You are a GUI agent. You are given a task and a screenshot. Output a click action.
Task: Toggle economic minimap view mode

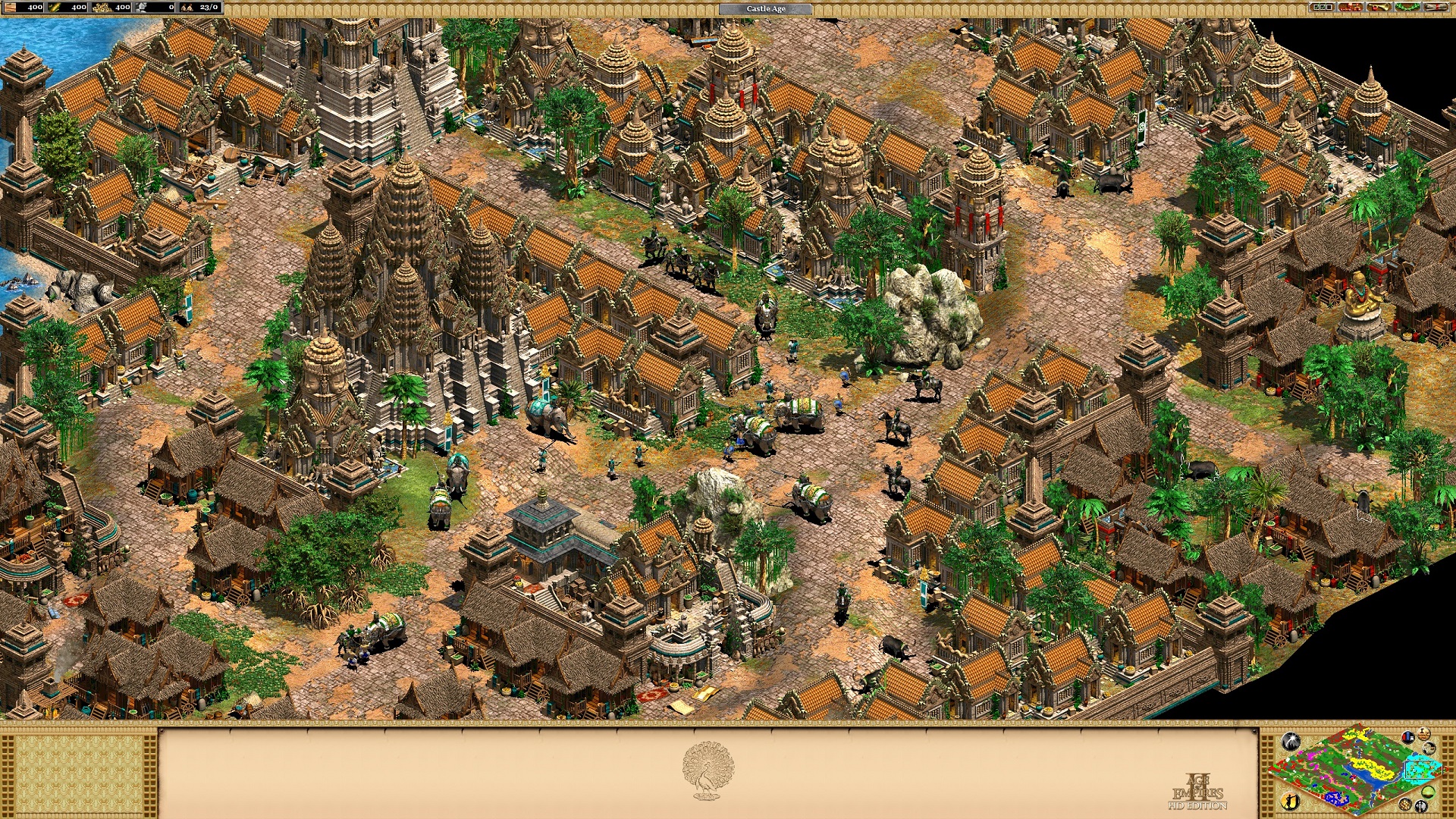(x=1428, y=793)
